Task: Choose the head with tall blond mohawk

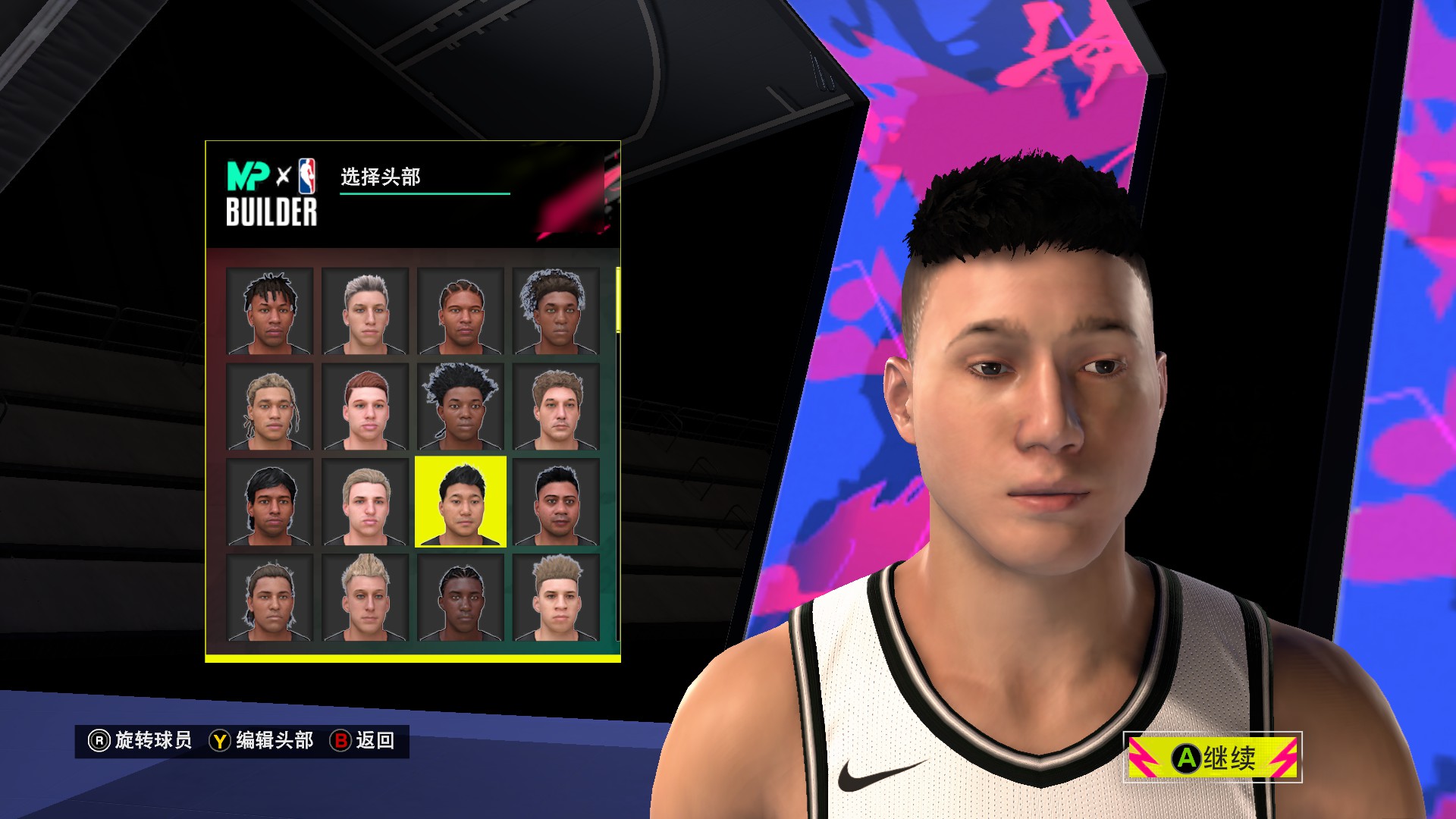Action: pos(366,598)
